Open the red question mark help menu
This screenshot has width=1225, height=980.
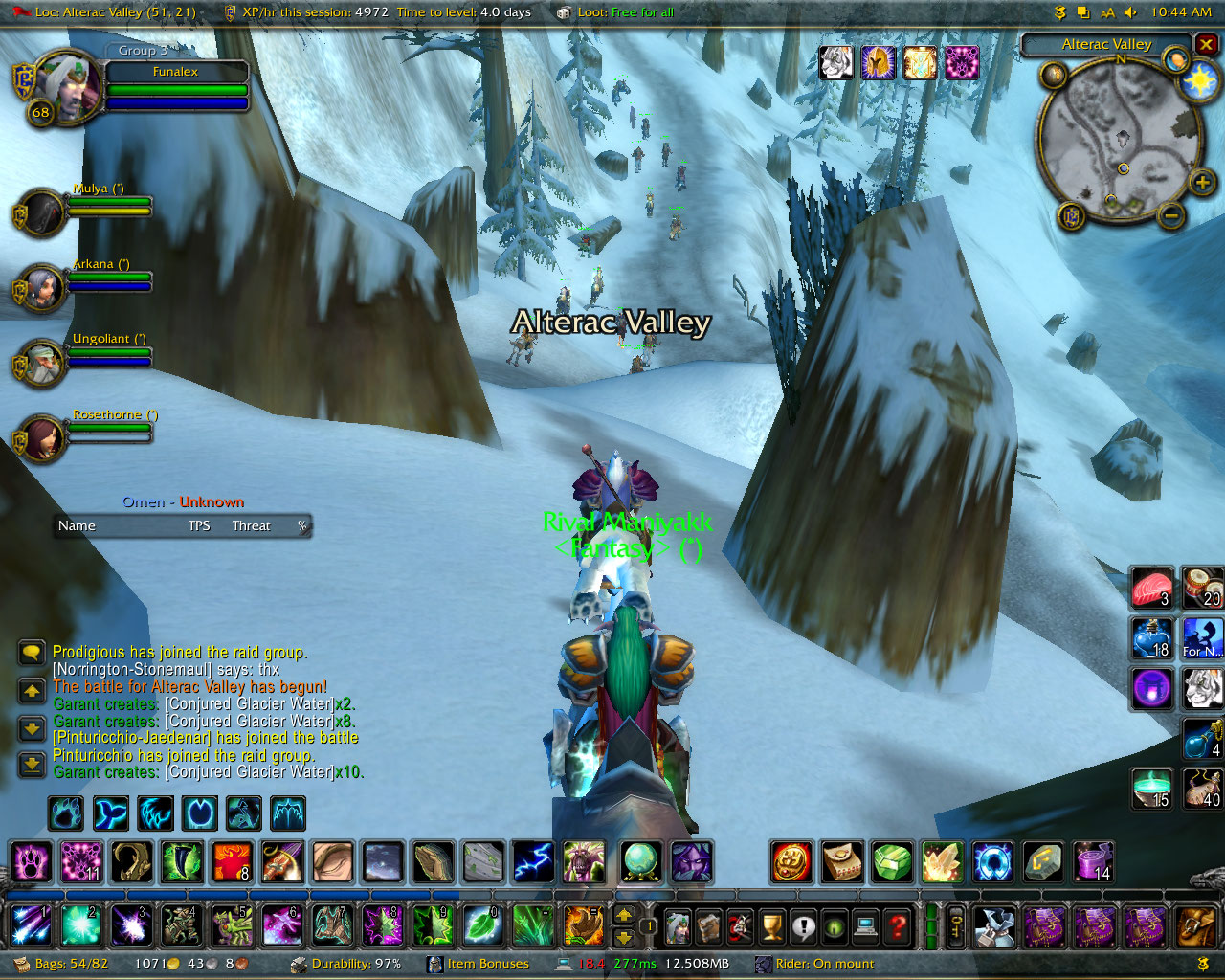[x=898, y=926]
